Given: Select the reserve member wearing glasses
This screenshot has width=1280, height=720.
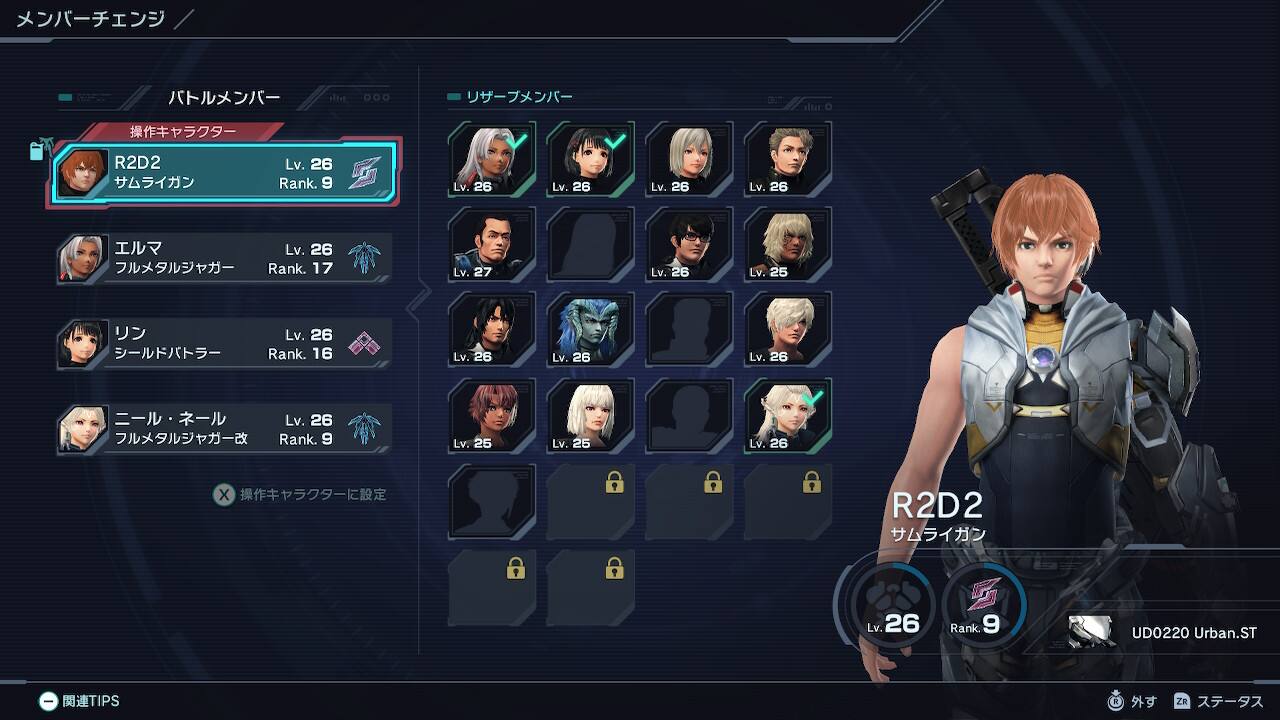Looking at the screenshot, I should tap(689, 244).
